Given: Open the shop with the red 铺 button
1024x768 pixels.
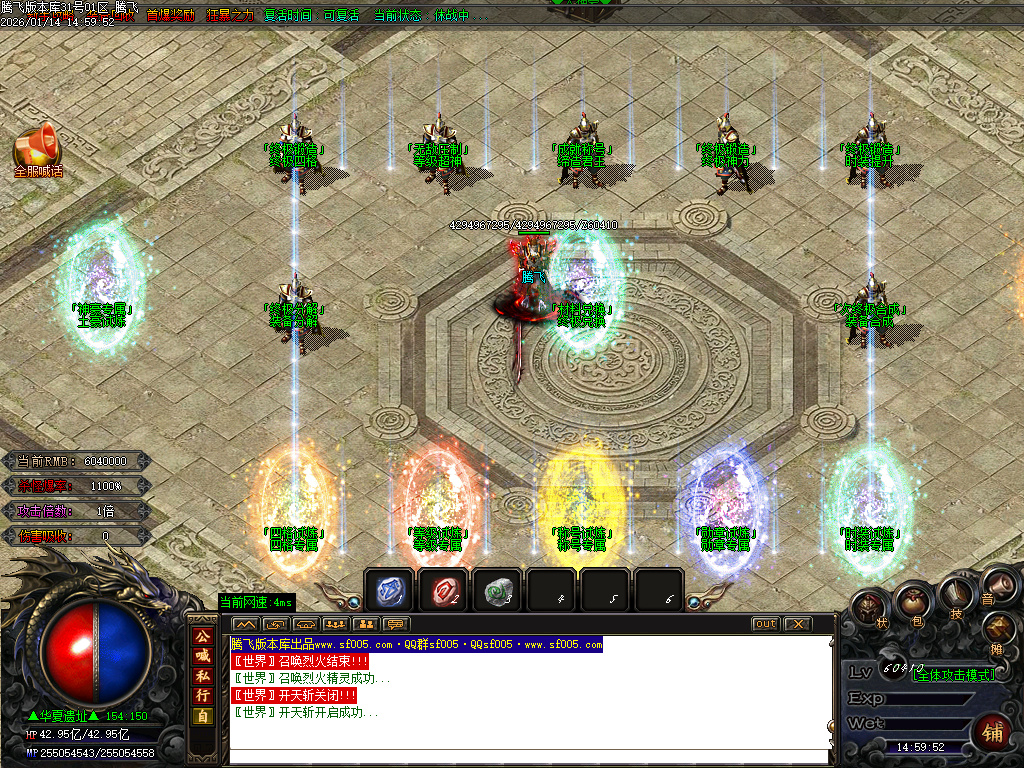Looking at the screenshot, I should tap(993, 730).
